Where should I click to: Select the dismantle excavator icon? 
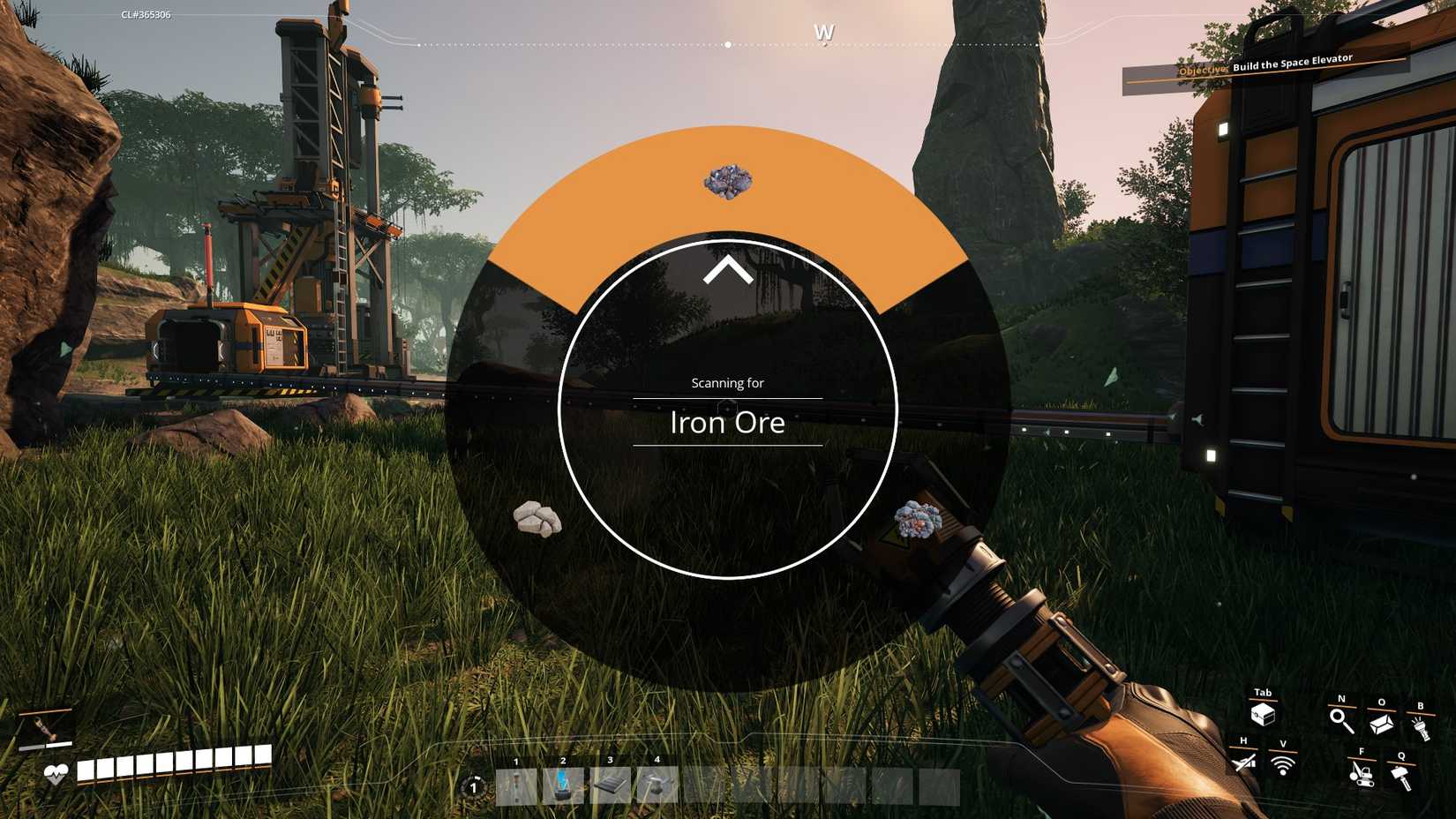(1362, 777)
